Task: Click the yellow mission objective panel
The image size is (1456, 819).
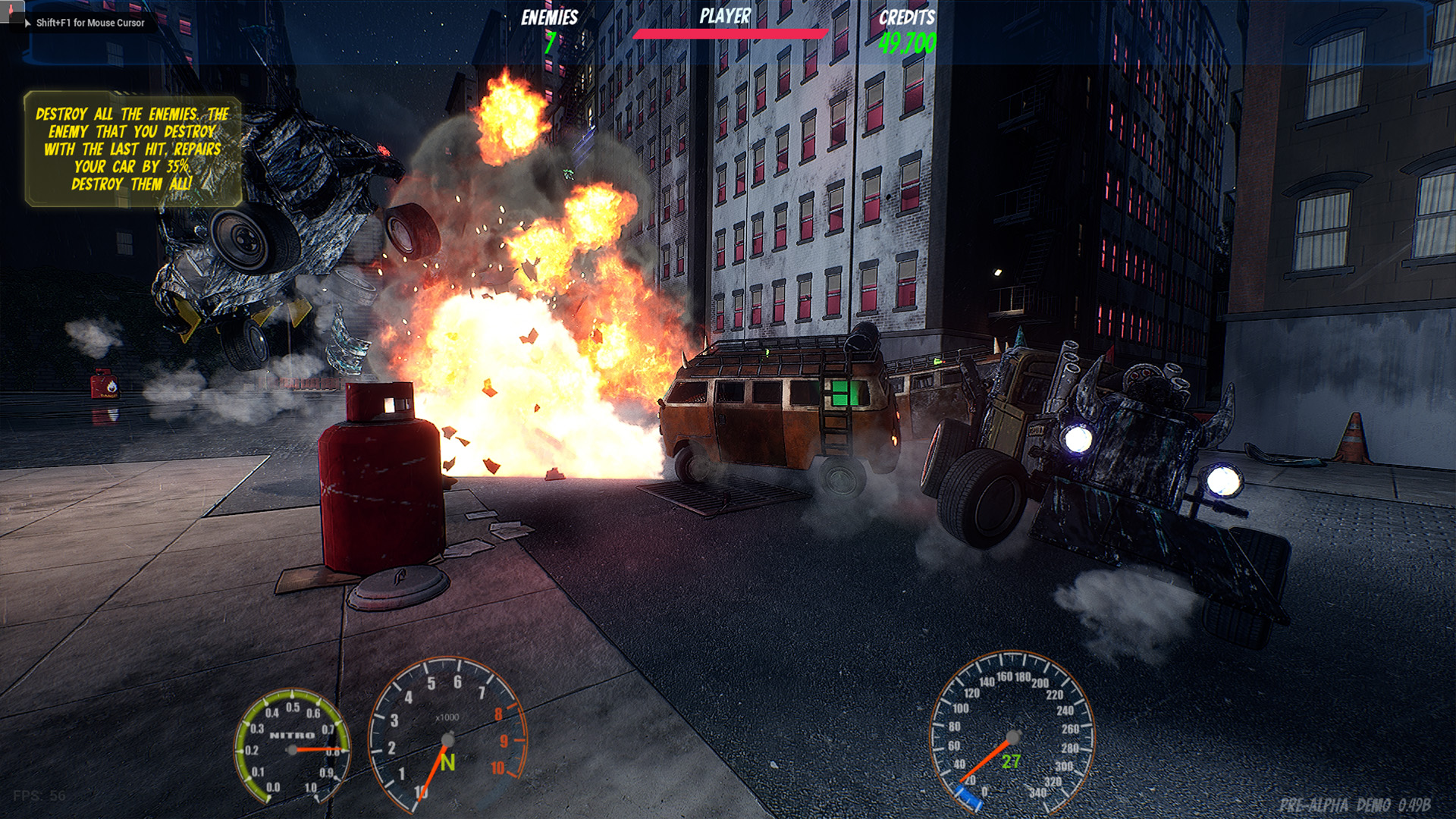Action: coord(133,149)
